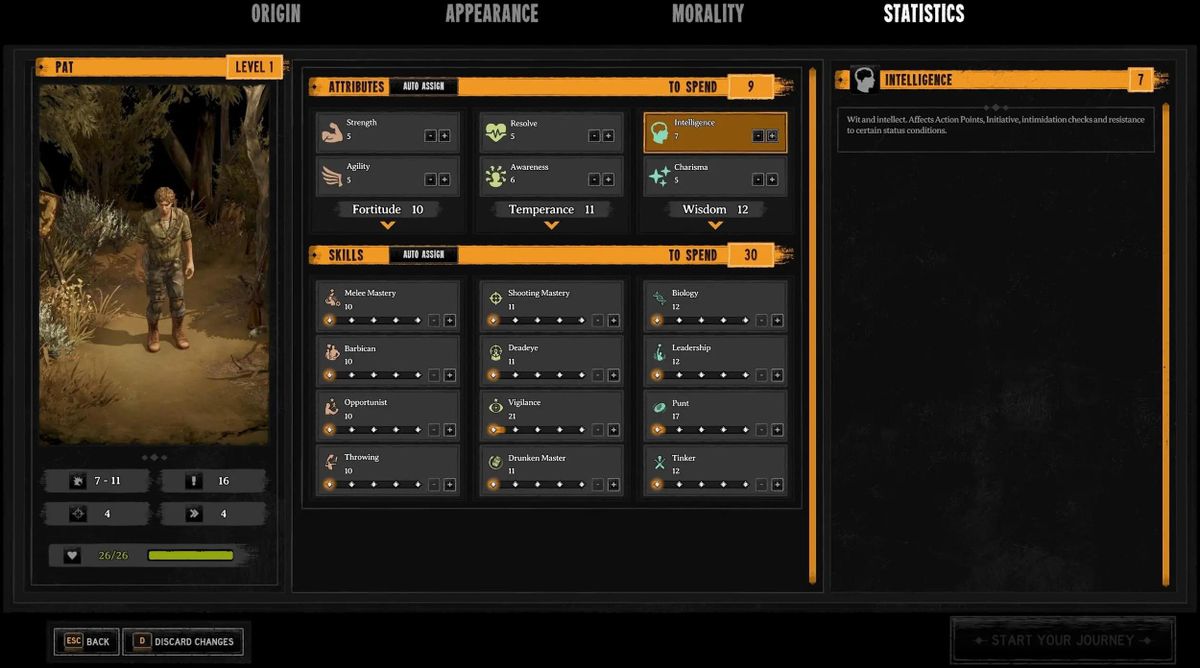
Task: Raise the Tinker skill
Action: [777, 485]
